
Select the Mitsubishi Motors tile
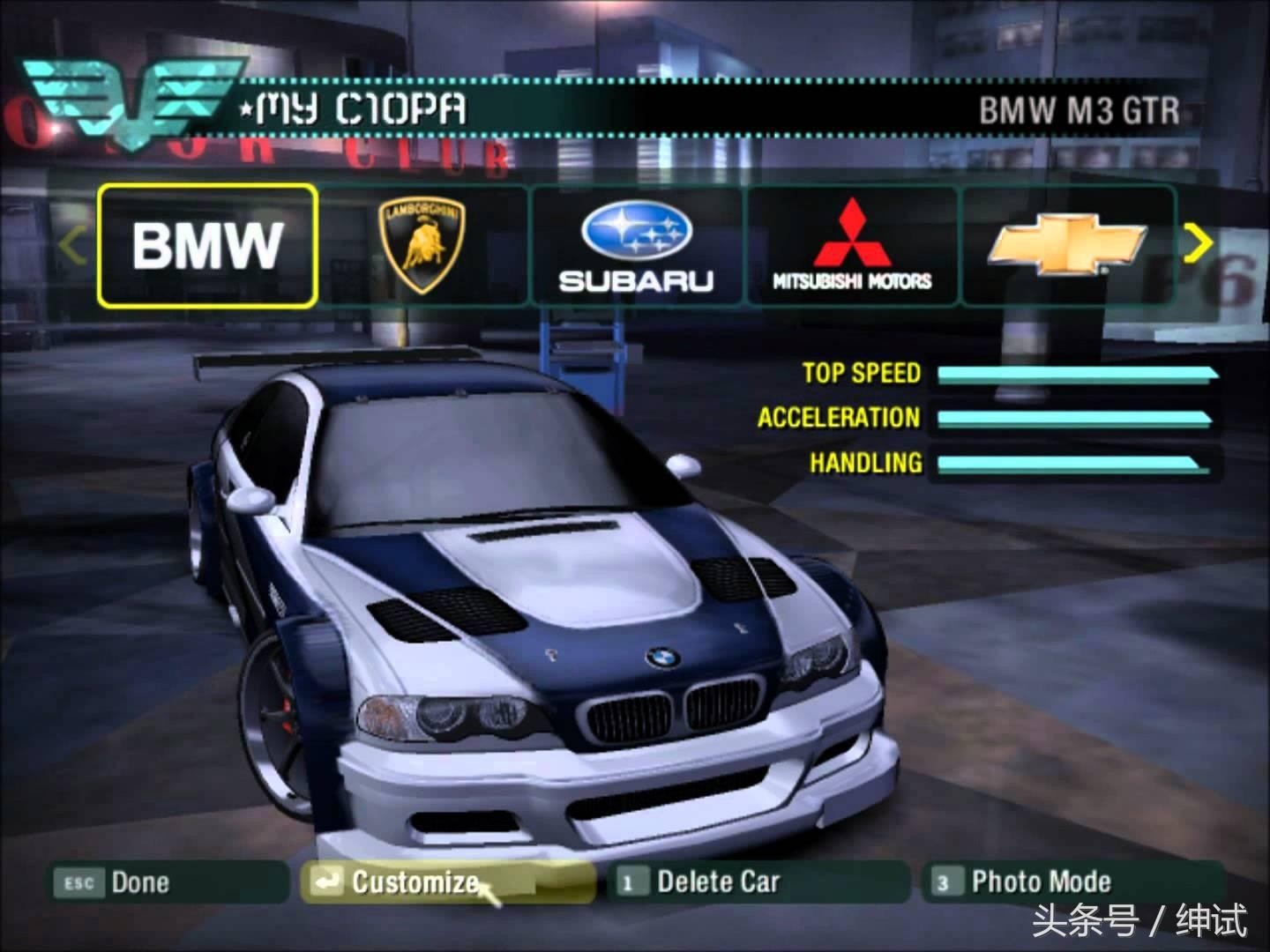tap(852, 246)
